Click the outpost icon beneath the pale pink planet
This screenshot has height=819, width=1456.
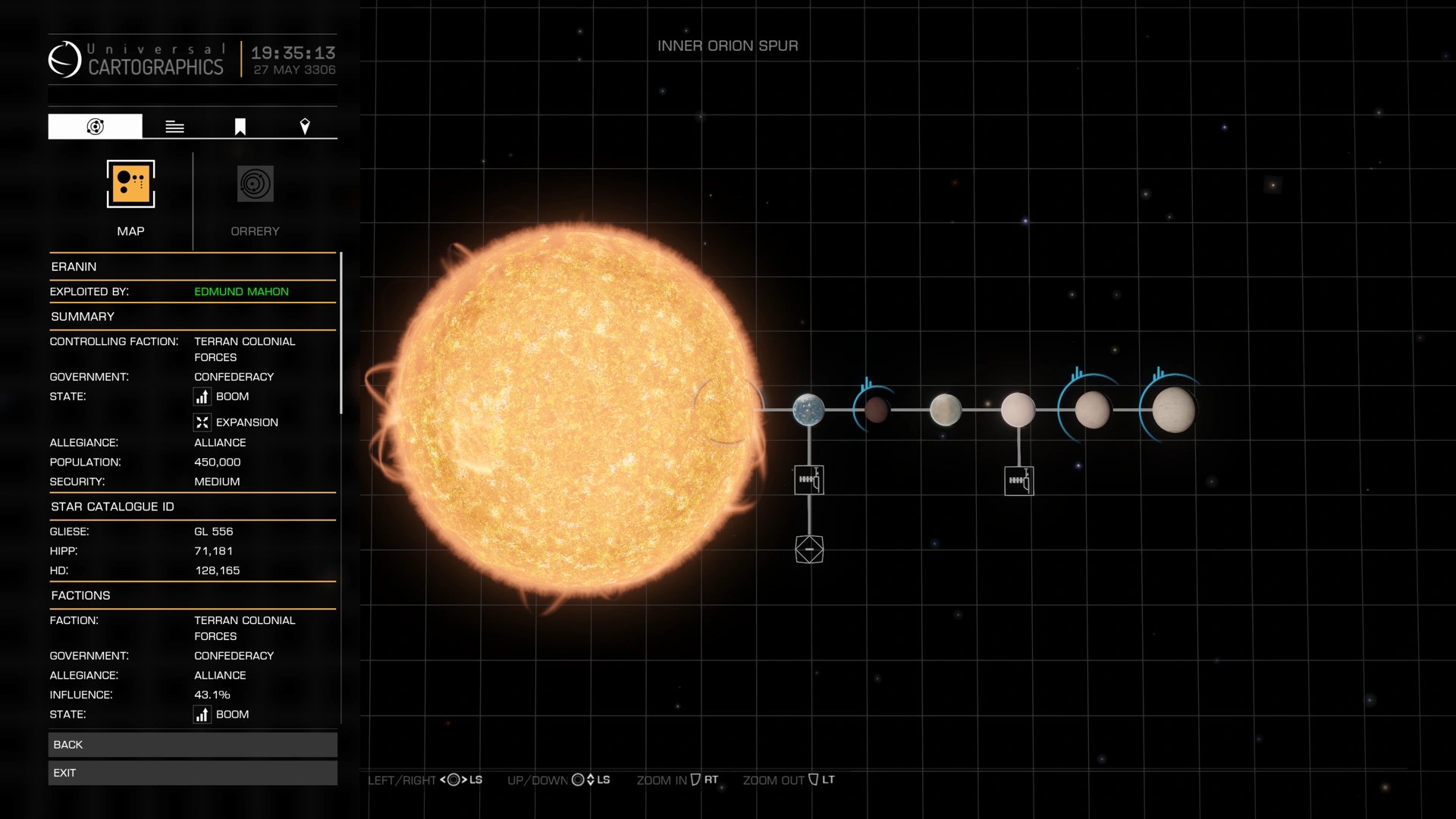[x=1019, y=480]
